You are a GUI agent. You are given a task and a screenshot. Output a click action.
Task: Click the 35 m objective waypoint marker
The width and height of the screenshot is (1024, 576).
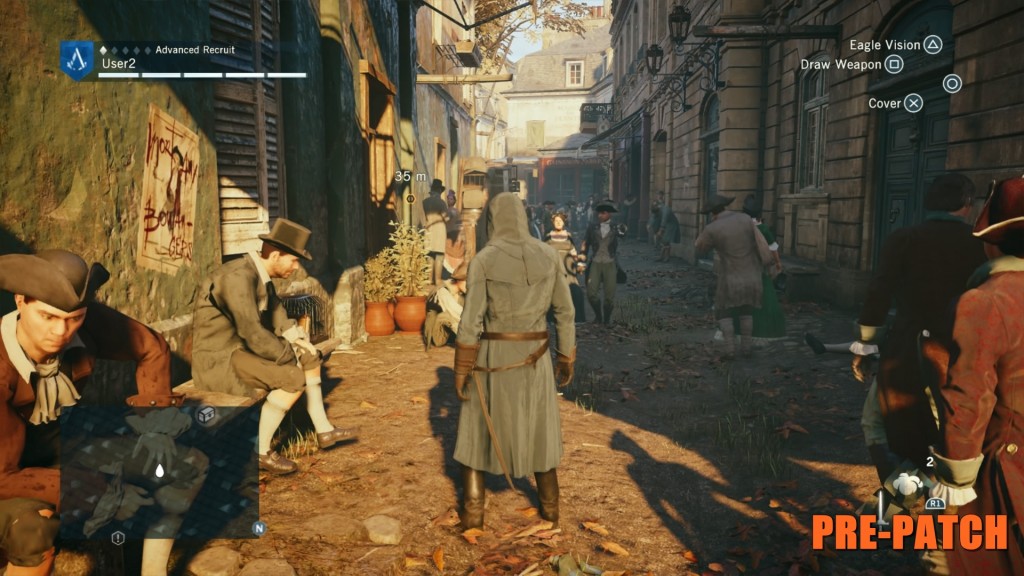point(409,198)
